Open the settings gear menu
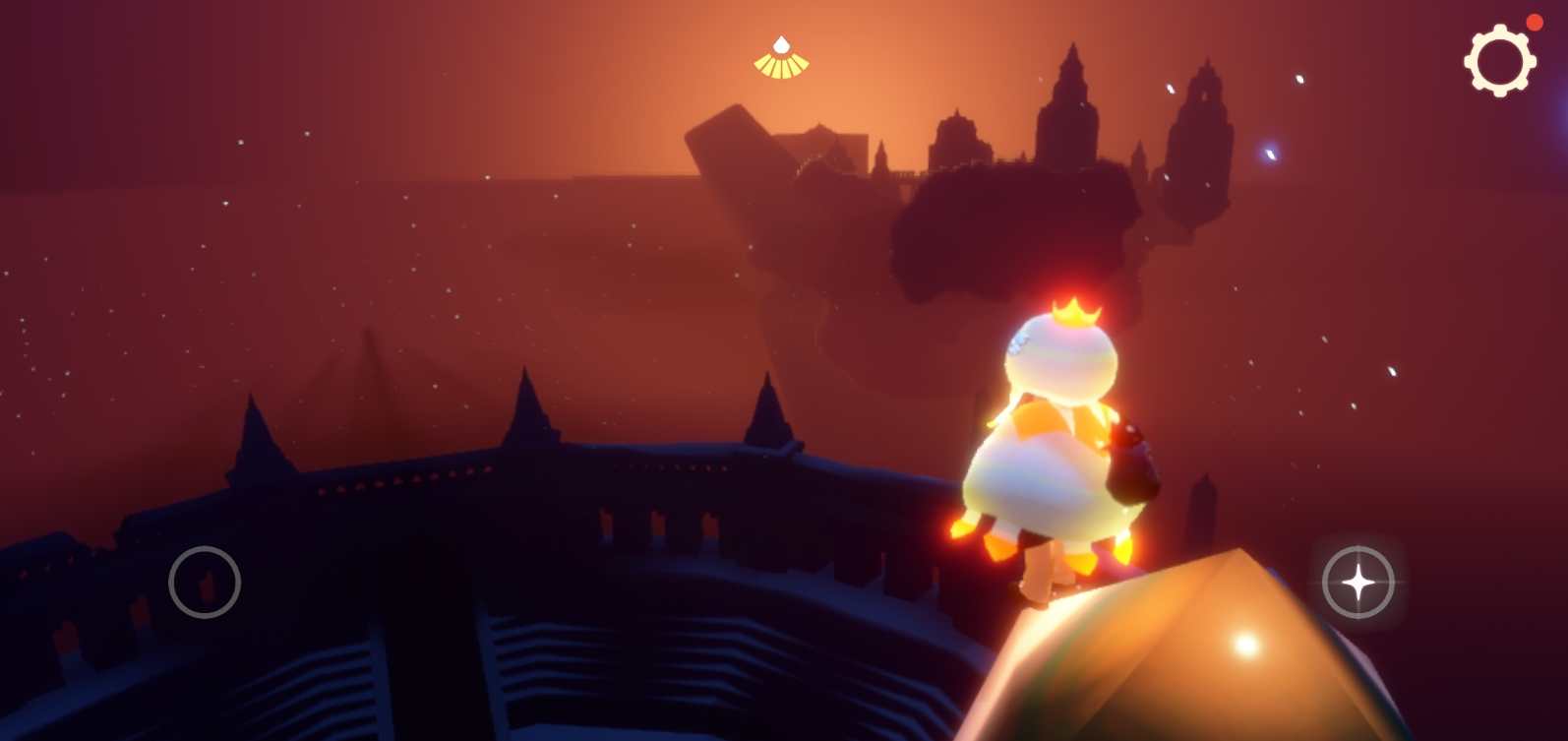Image resolution: width=1568 pixels, height=741 pixels. (x=1499, y=60)
